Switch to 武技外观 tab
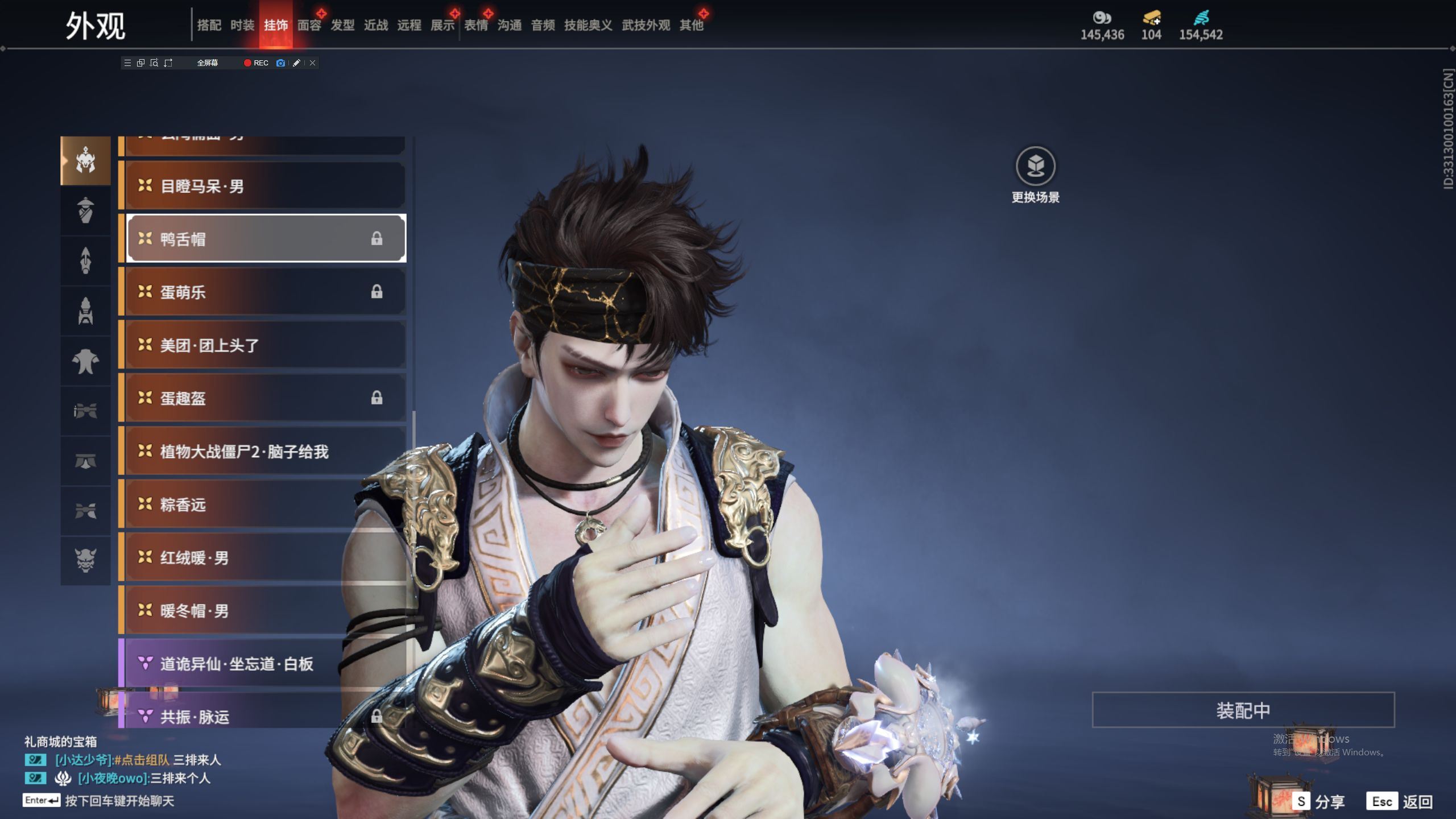Viewport: 1456px width, 819px height. click(x=646, y=25)
